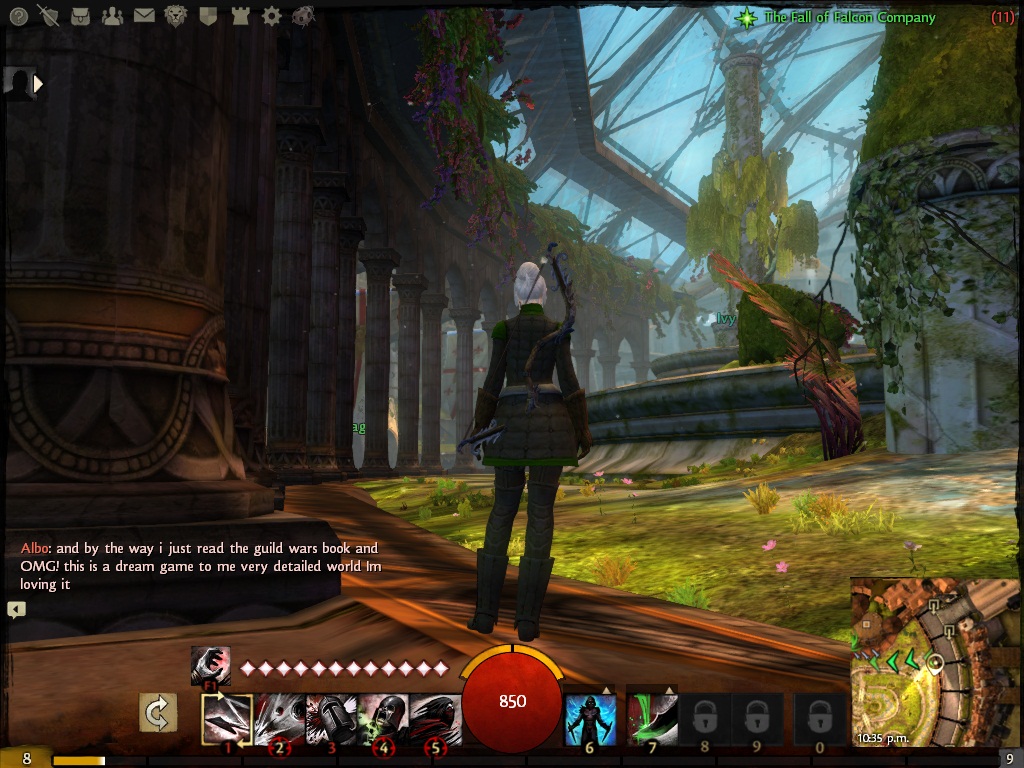The height and width of the screenshot is (768, 1024).
Task: Open the guild shield panel
Action: [208, 16]
